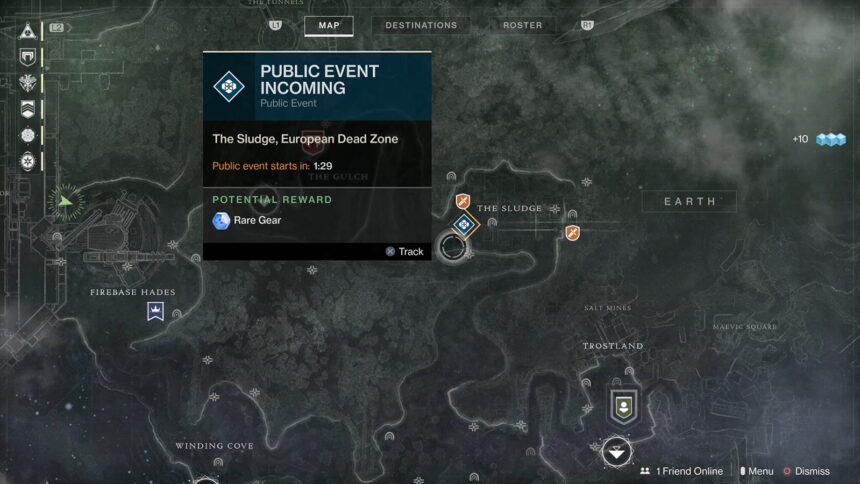Switch to the Destinations tab
860x484 pixels.
point(421,25)
